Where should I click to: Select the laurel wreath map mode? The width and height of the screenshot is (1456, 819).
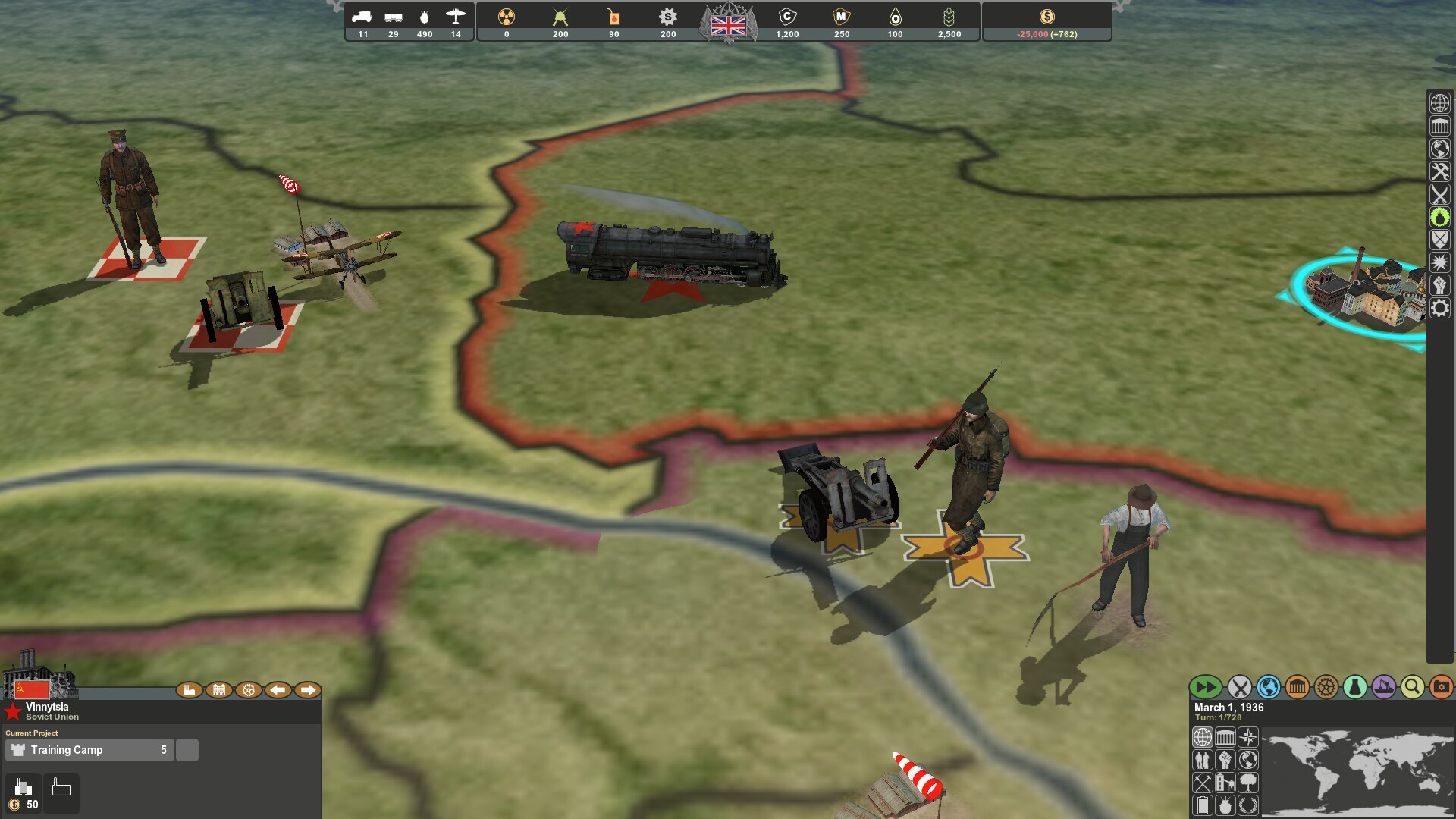point(1247,805)
